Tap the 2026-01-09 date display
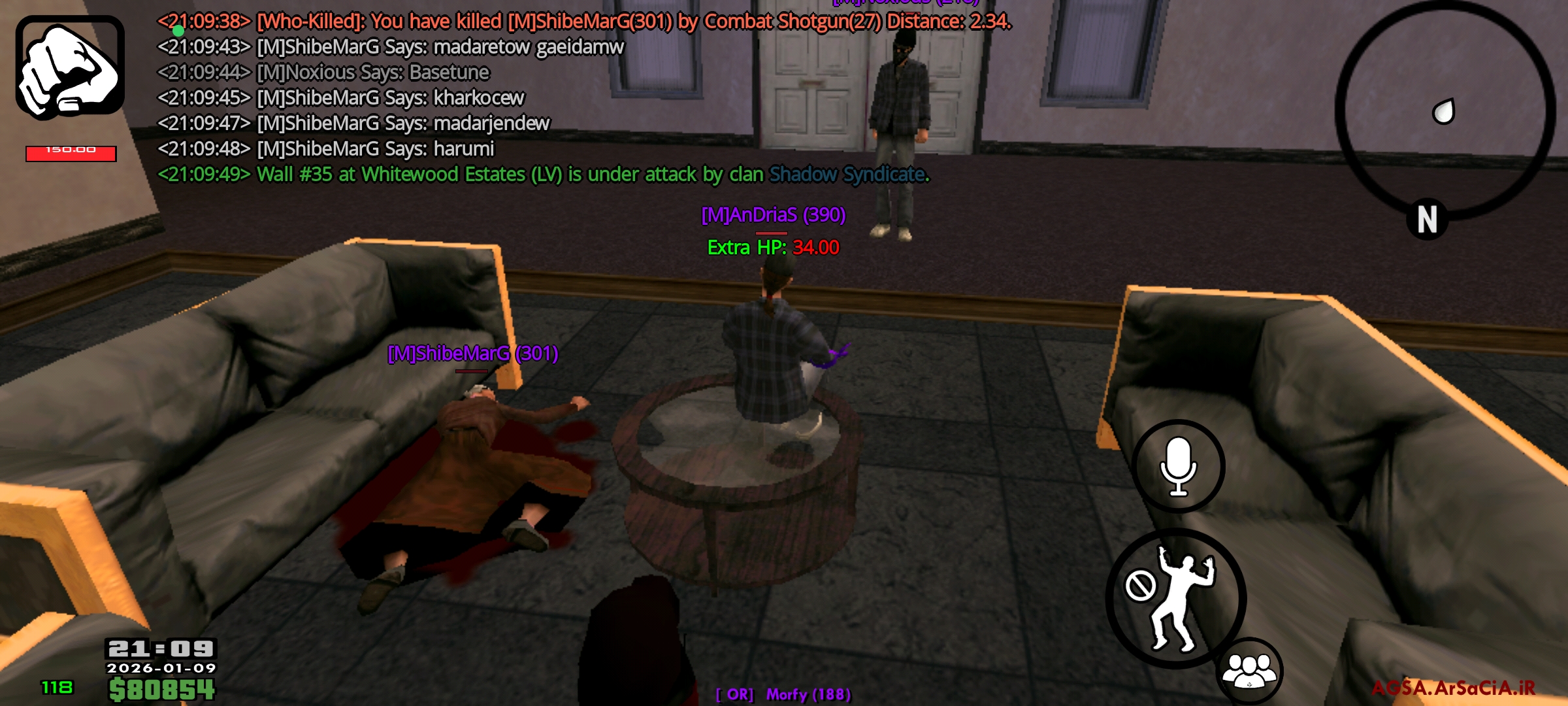Viewport: 1568px width, 706px height. click(162, 669)
